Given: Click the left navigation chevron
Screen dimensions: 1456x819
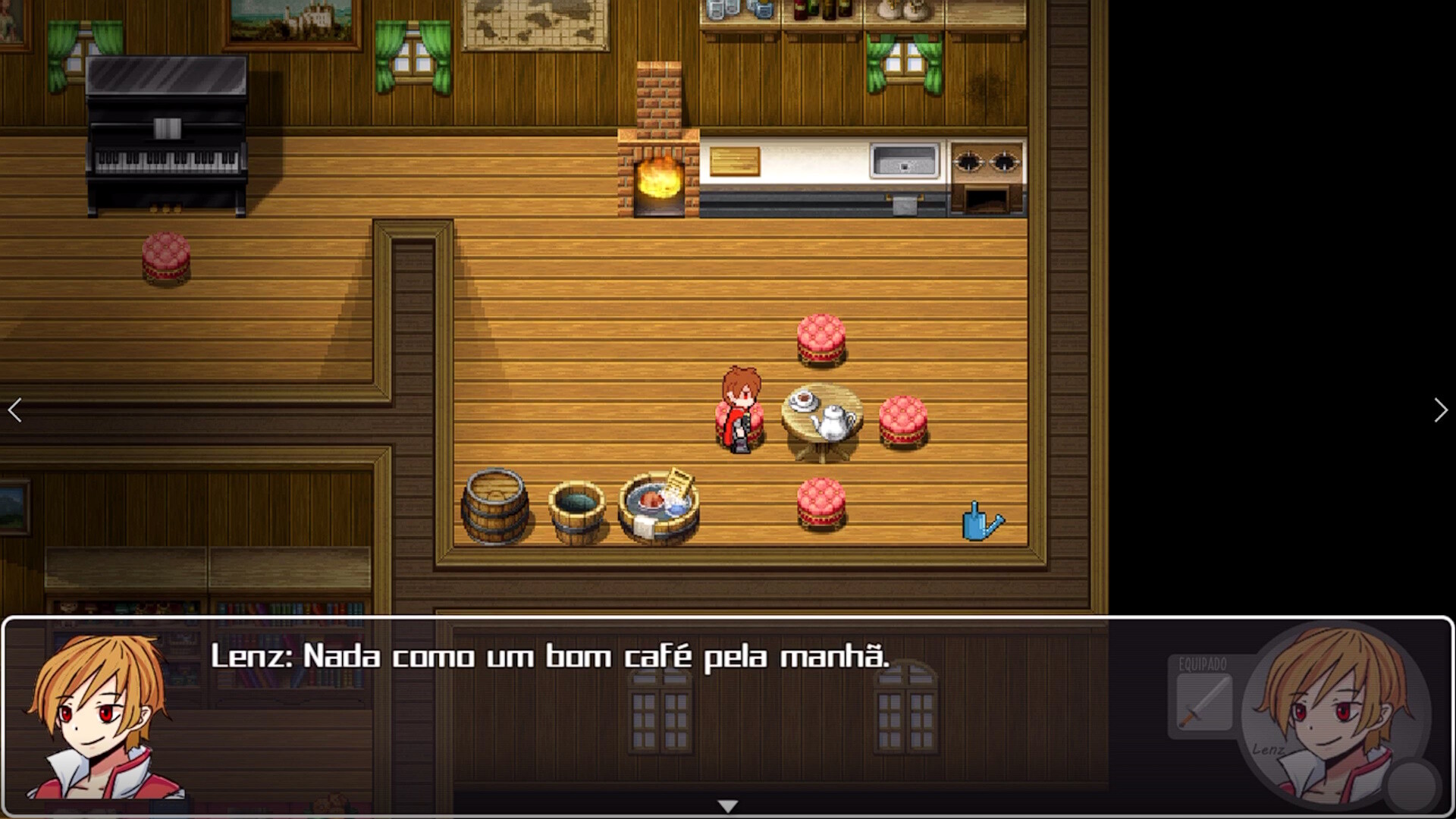Looking at the screenshot, I should click(15, 409).
